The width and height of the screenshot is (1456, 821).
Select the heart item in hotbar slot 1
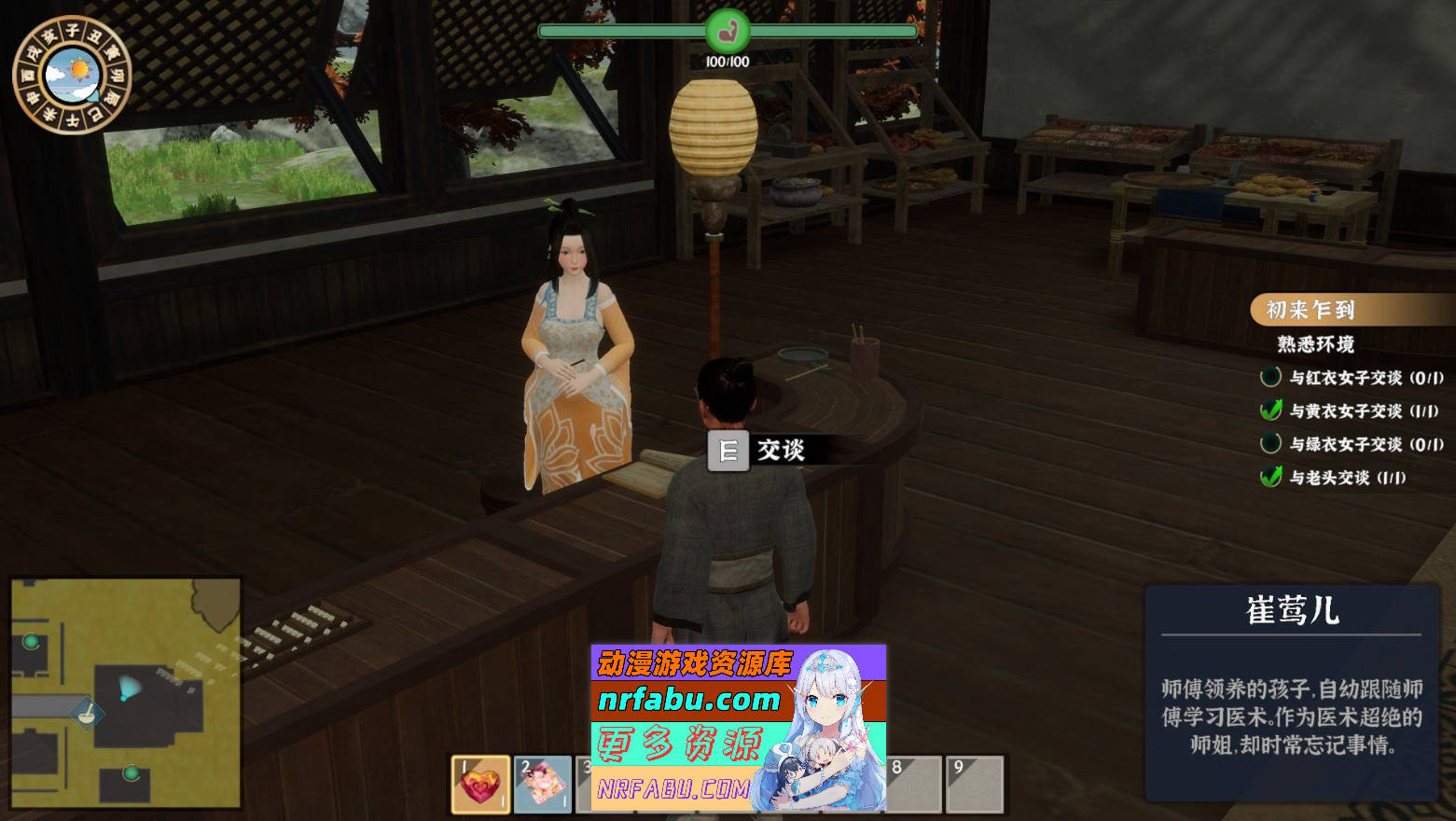(479, 784)
